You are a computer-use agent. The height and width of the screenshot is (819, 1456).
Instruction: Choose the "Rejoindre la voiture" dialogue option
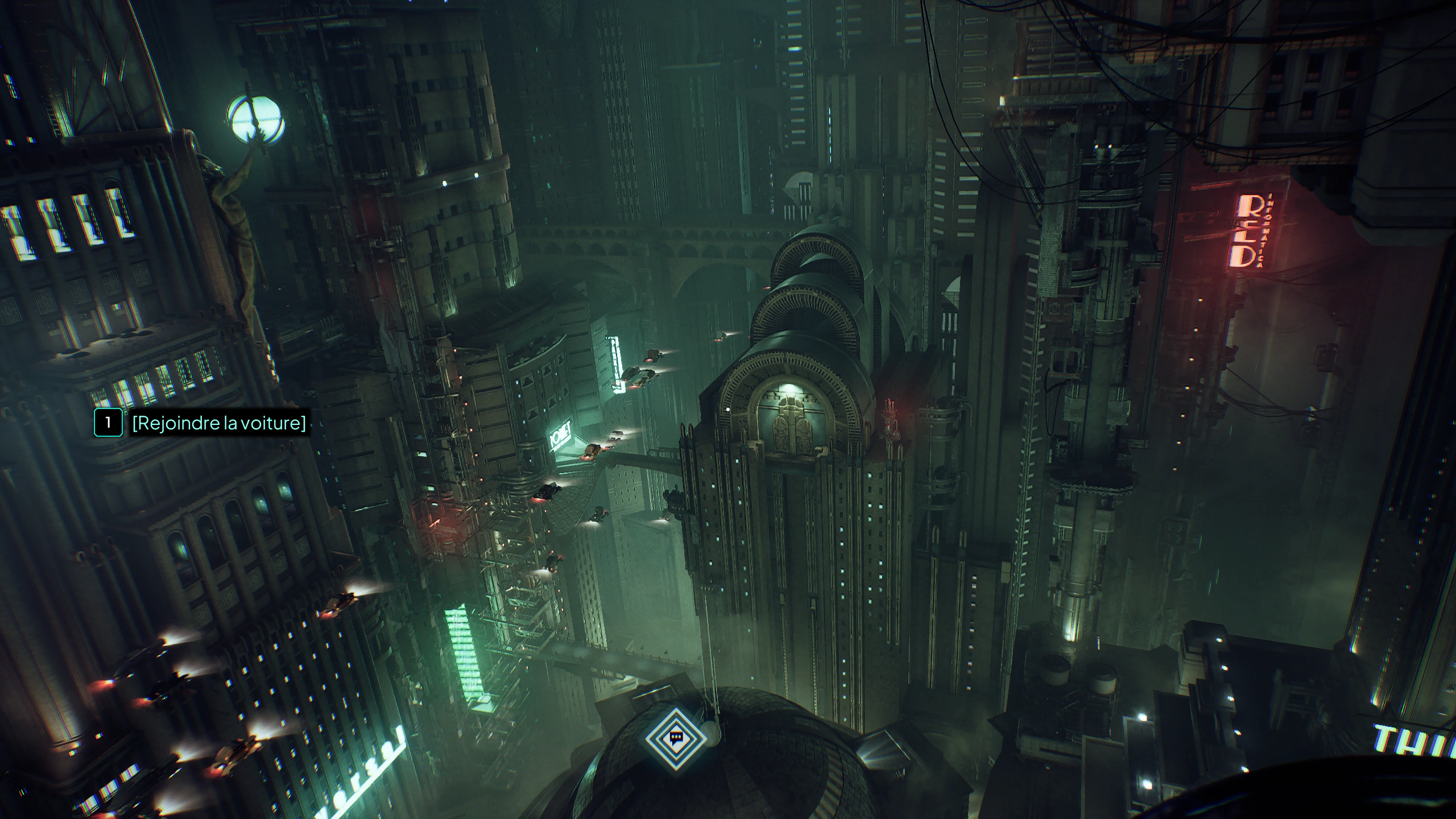[x=218, y=423]
